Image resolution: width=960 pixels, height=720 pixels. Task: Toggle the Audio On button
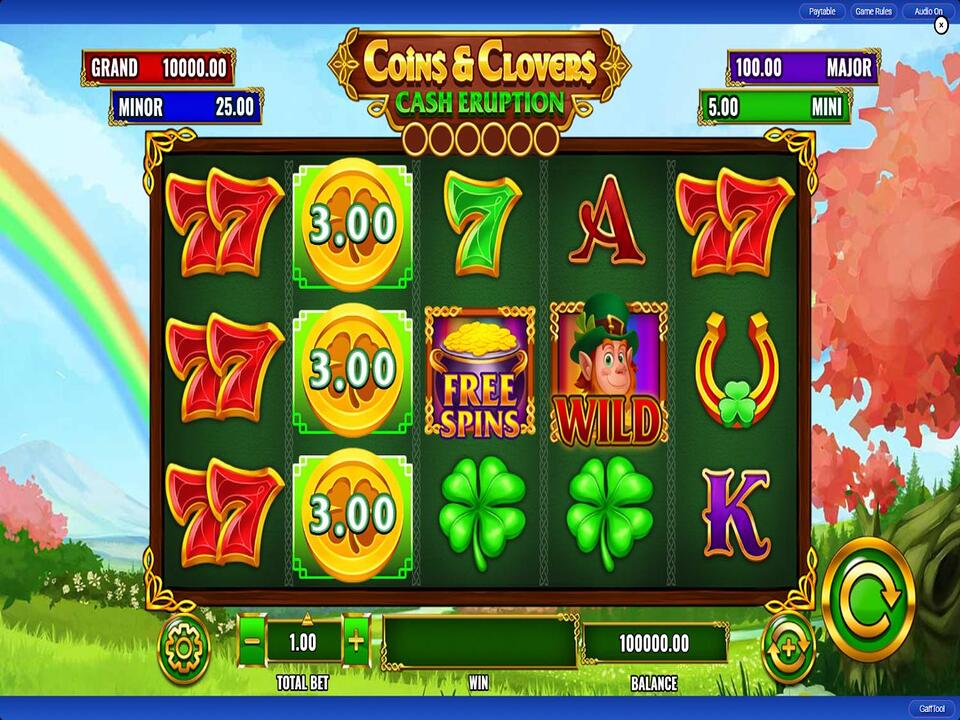[928, 11]
